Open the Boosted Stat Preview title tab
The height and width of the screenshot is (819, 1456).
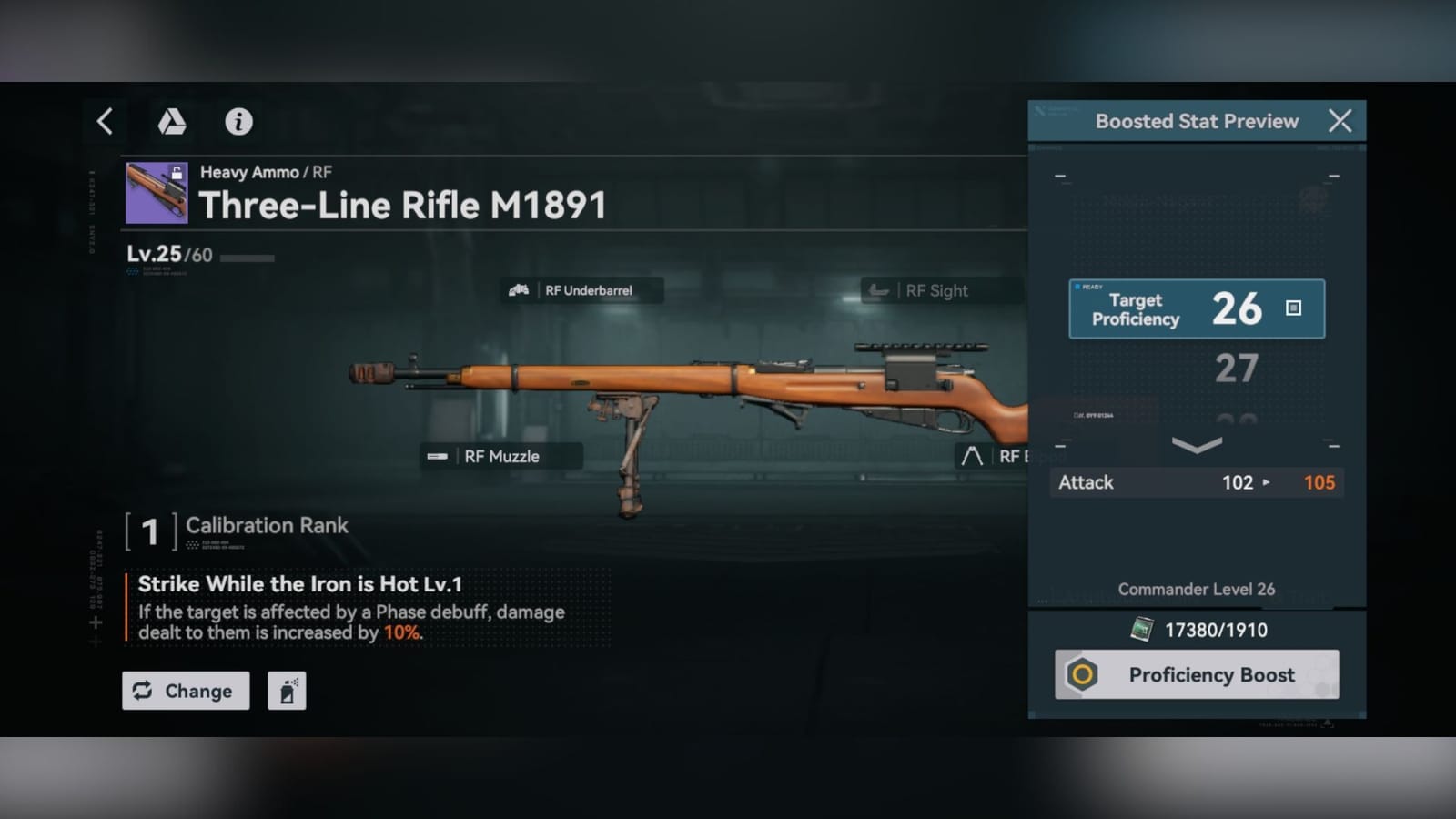coord(1196,120)
